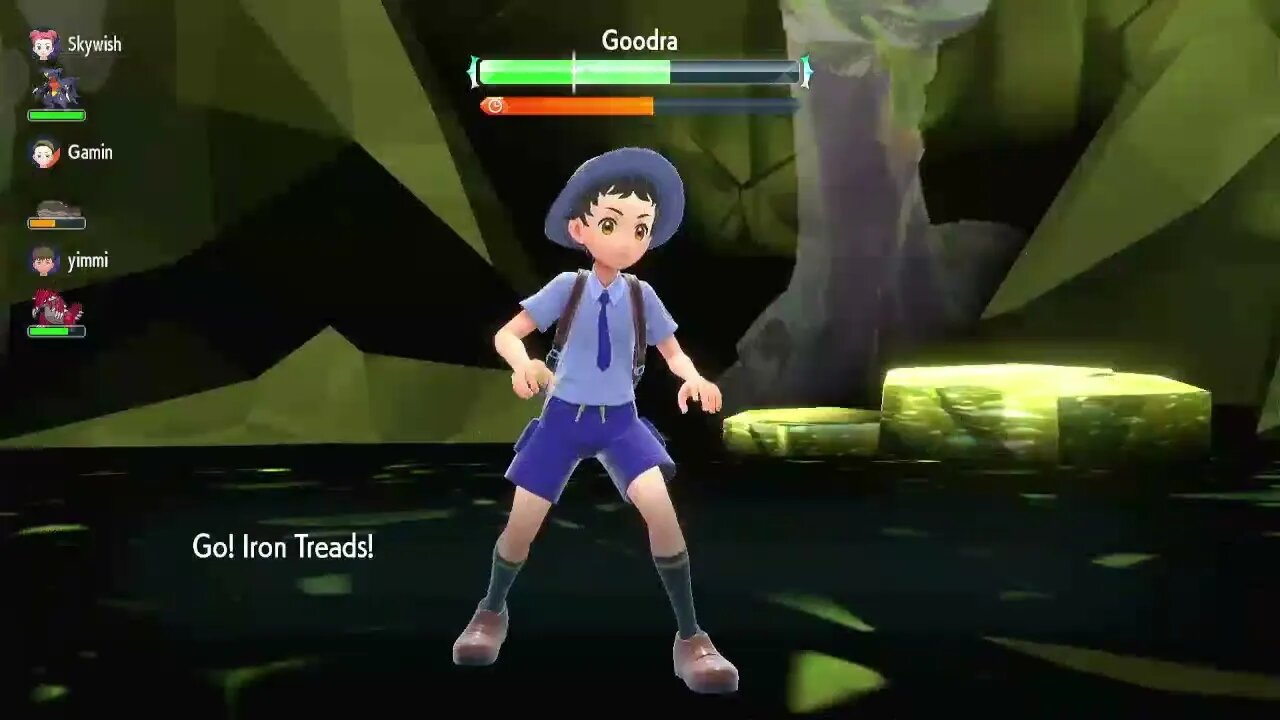1280x720 pixels.
Task: Select the Skywish player name text
Action: coord(96,44)
